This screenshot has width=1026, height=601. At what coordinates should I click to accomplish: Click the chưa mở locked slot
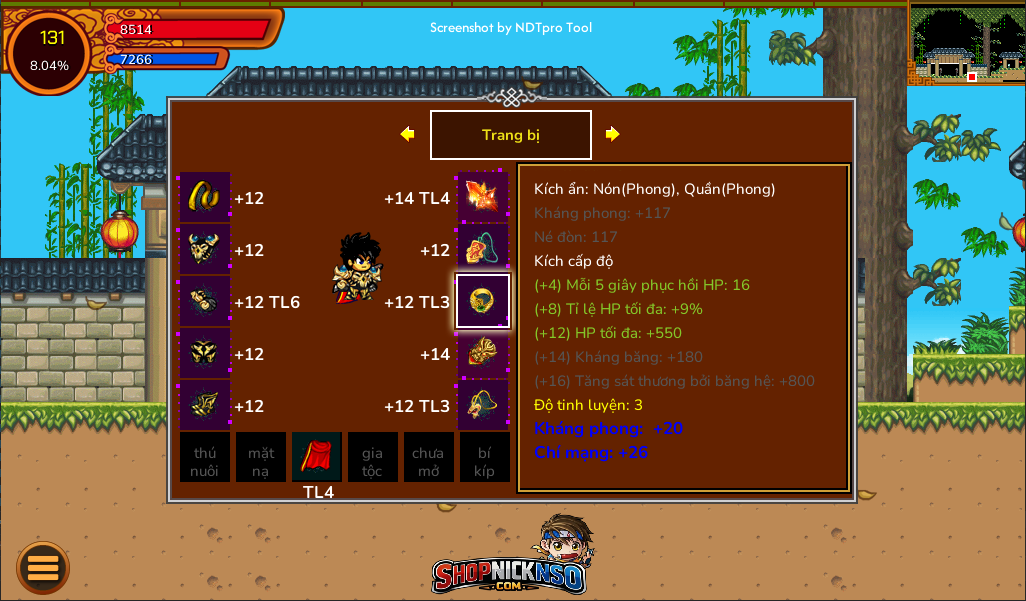pyautogui.click(x=428, y=458)
